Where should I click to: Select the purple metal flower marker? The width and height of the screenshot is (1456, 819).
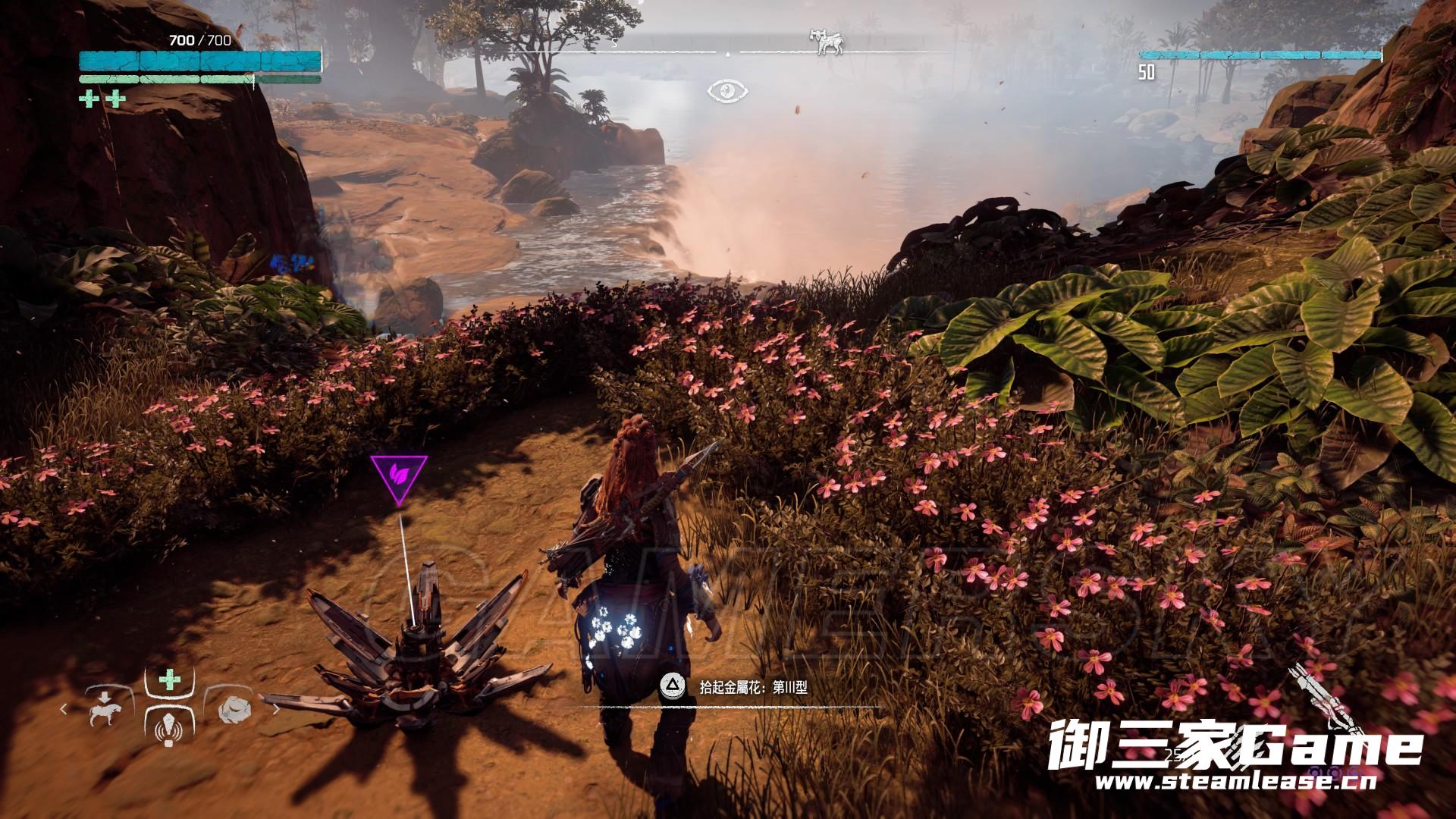tap(399, 476)
